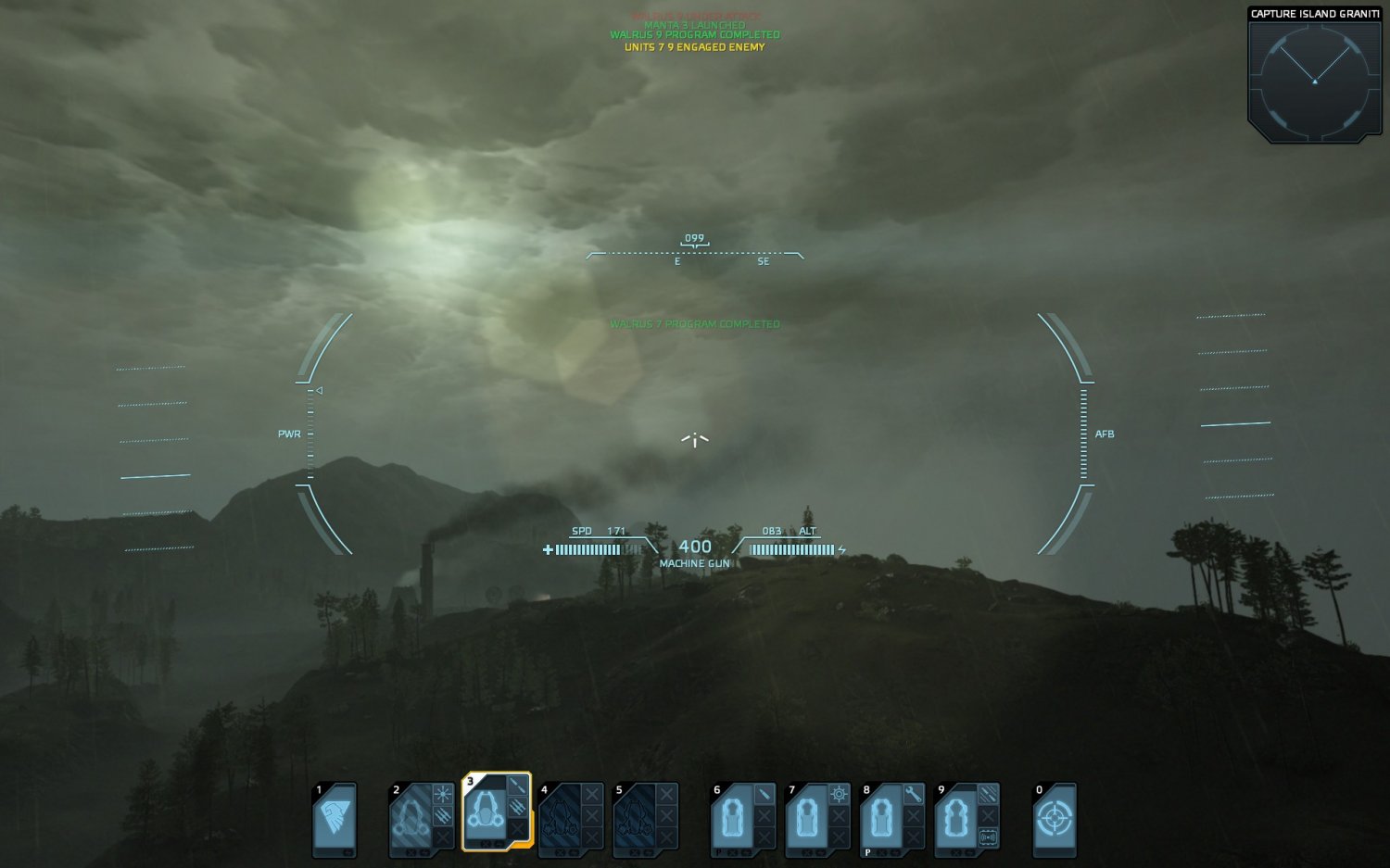
Task: Switch to the Walrus unit in slot 9
Action: pyautogui.click(x=956, y=819)
